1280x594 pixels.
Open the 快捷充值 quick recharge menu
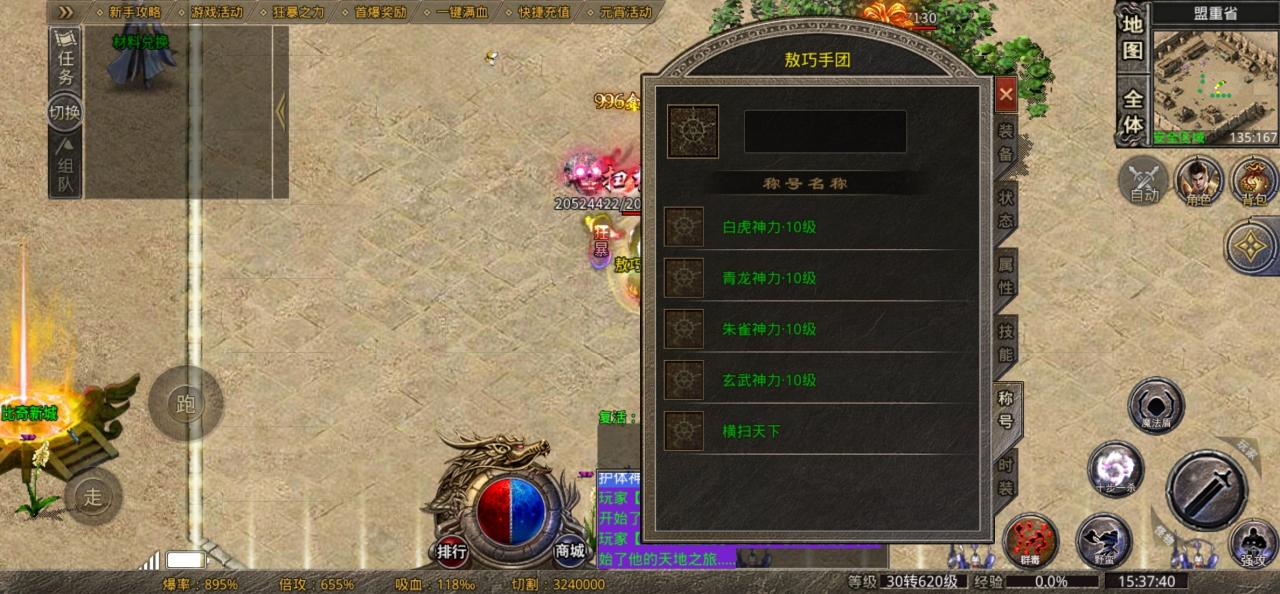coord(544,12)
